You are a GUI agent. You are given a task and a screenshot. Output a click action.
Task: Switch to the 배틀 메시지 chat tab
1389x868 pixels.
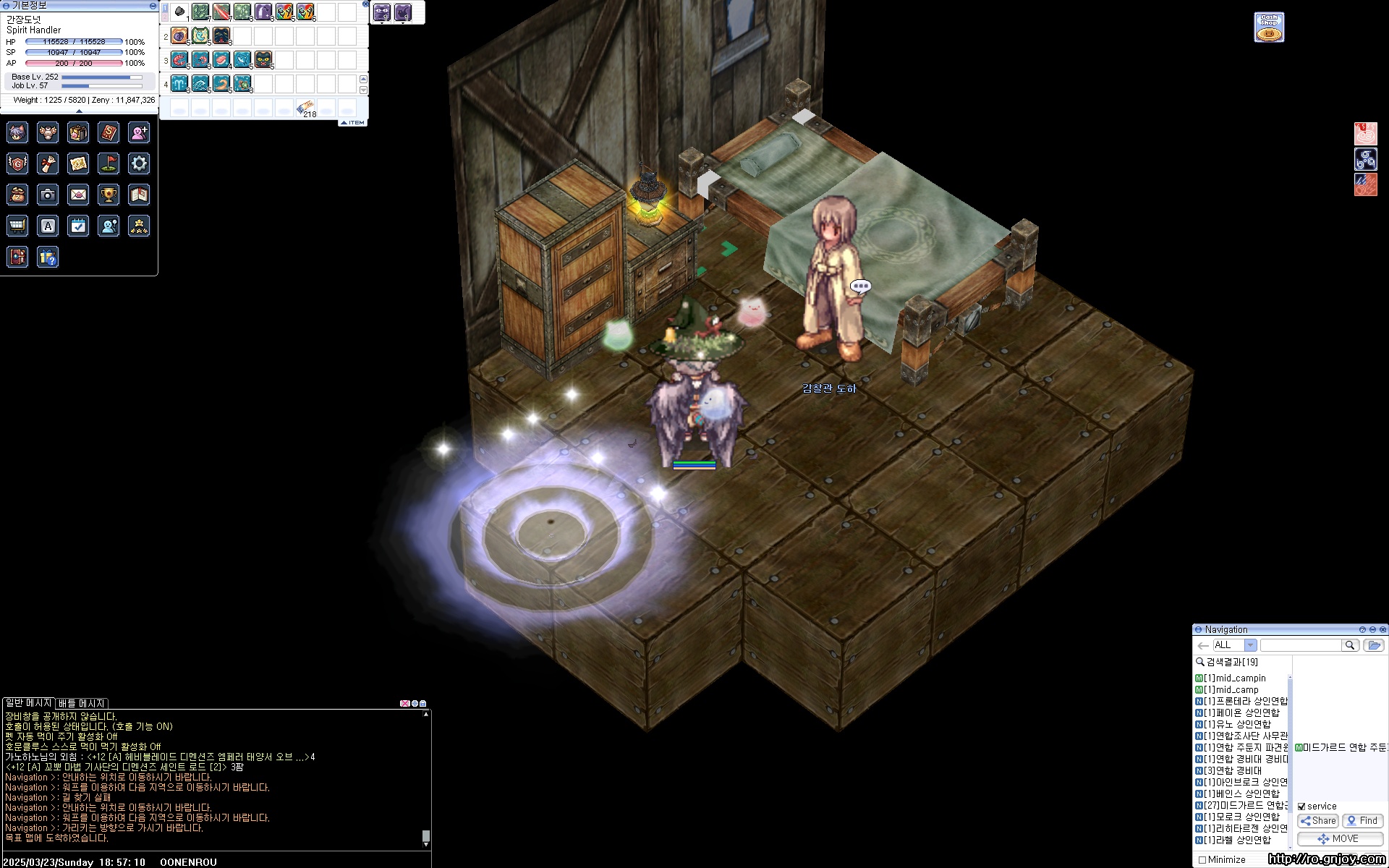click(x=82, y=703)
